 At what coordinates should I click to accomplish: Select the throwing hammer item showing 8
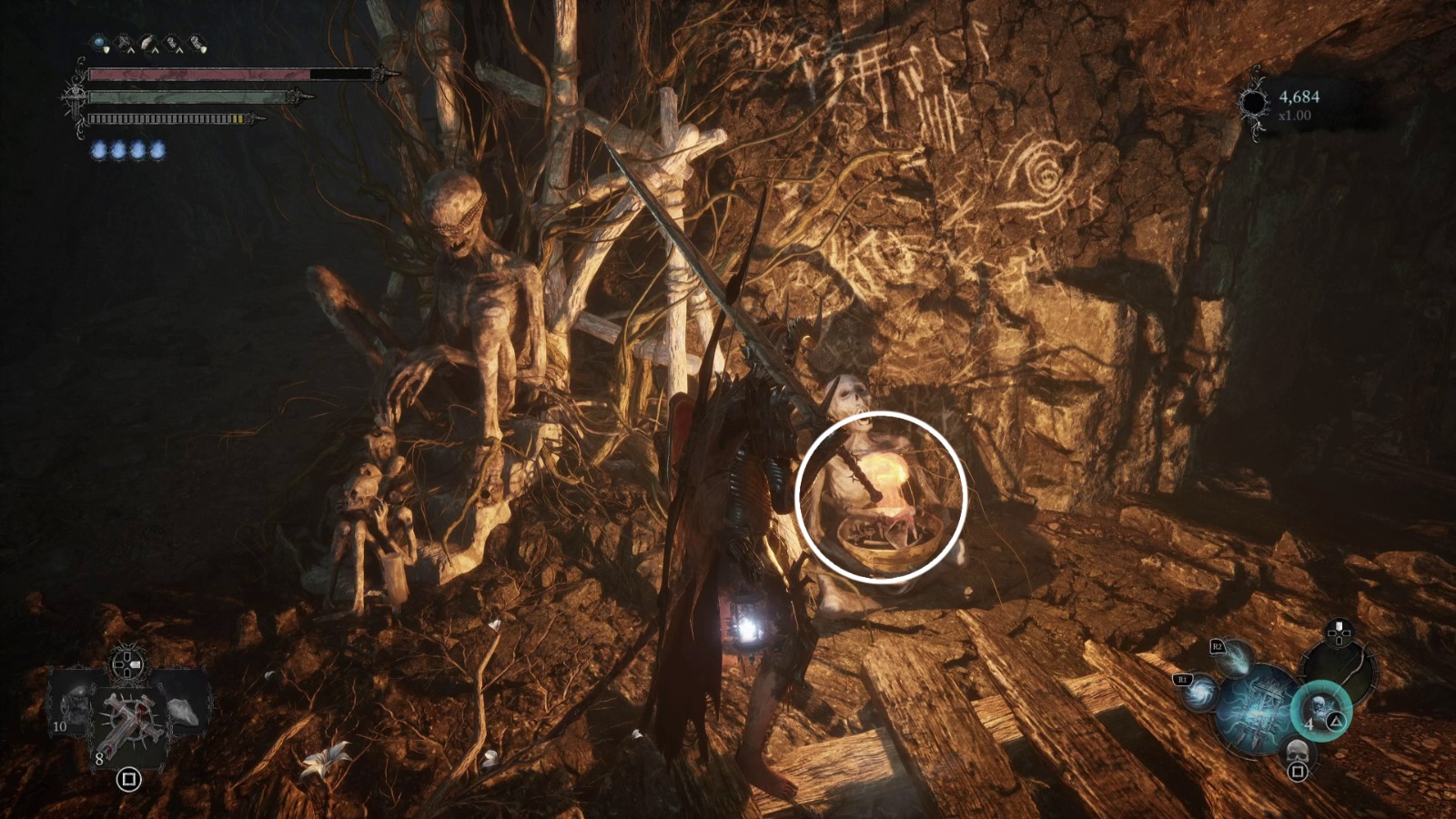click(x=128, y=724)
